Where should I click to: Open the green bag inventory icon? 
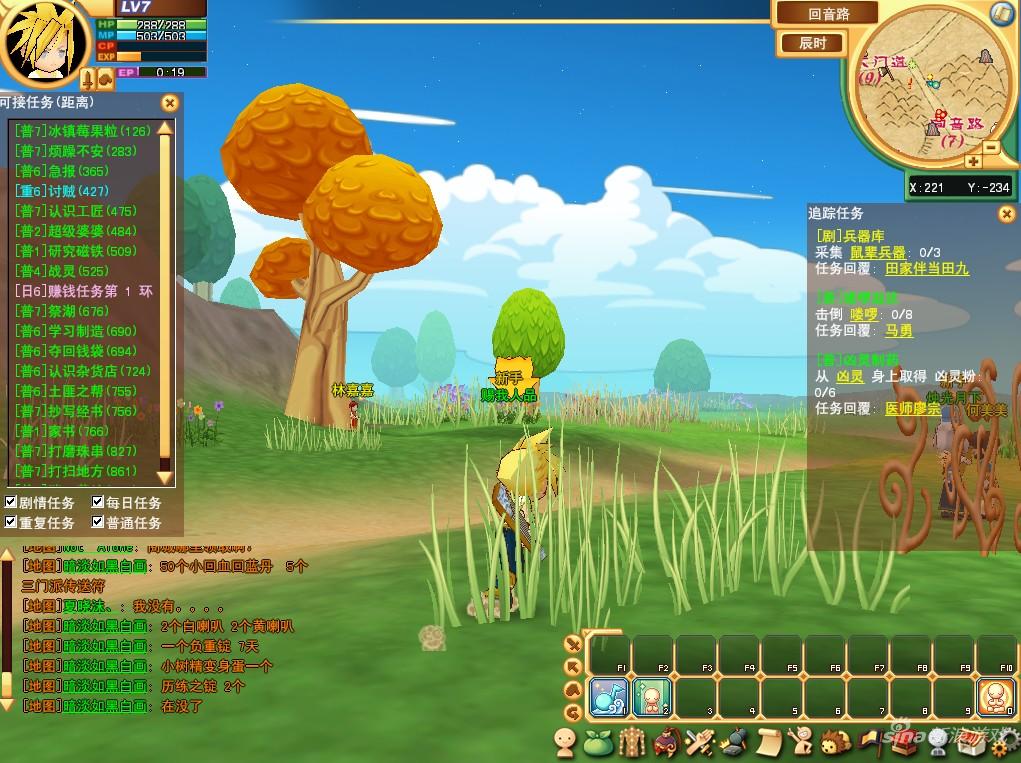(x=598, y=742)
